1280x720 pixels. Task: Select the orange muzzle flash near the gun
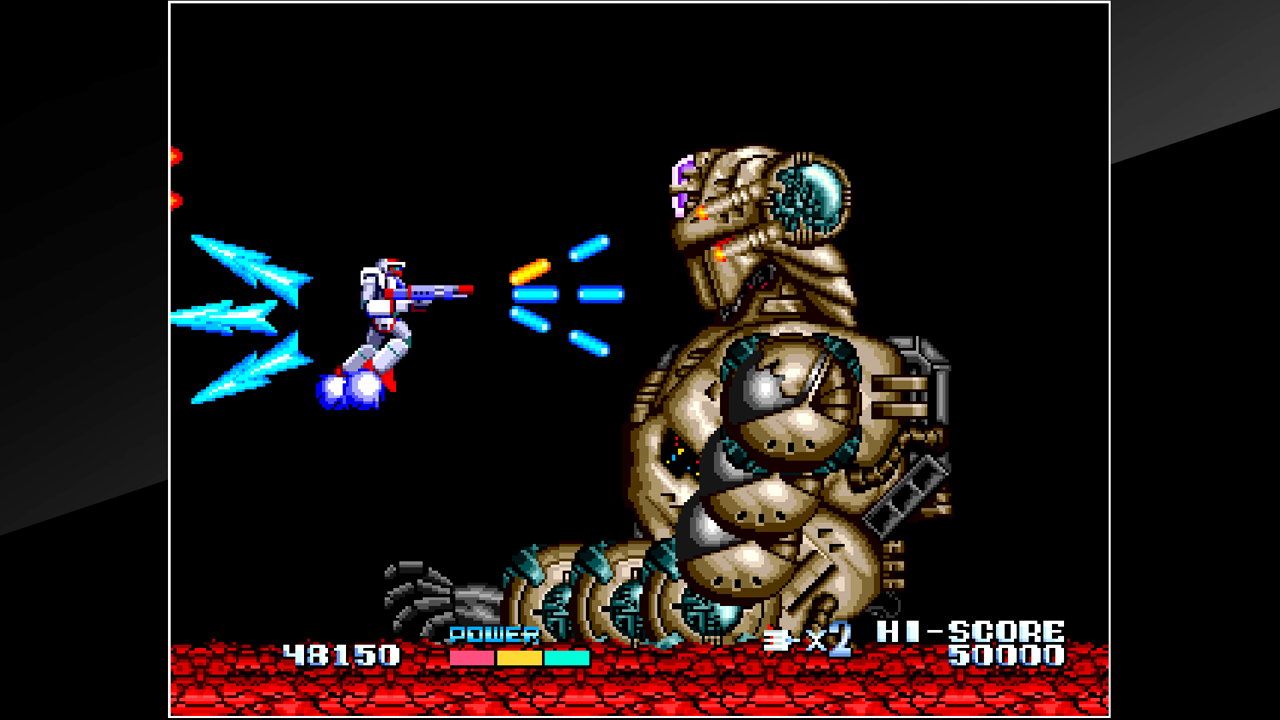pos(530,270)
